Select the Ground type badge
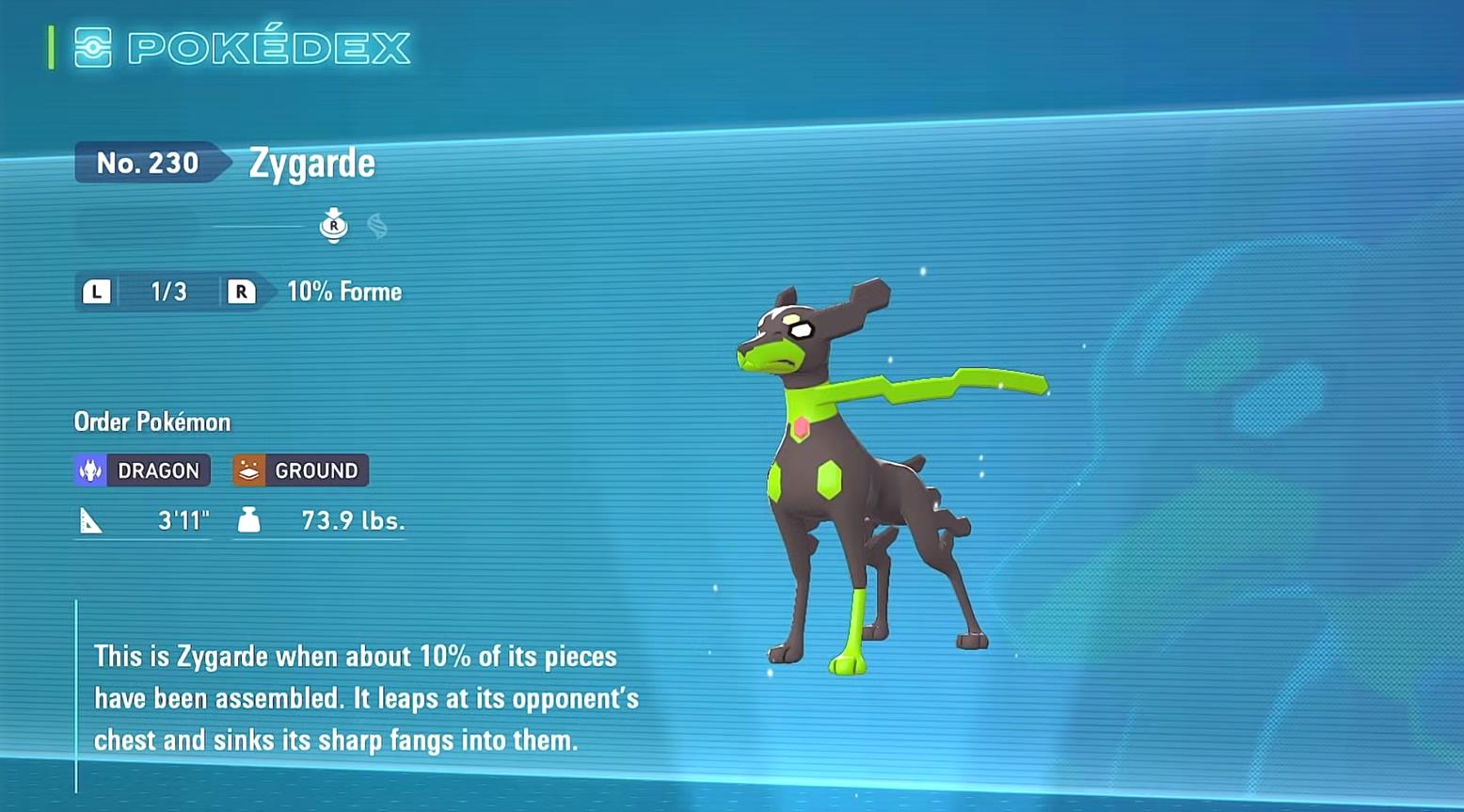The width and height of the screenshot is (1464, 812). 300,470
